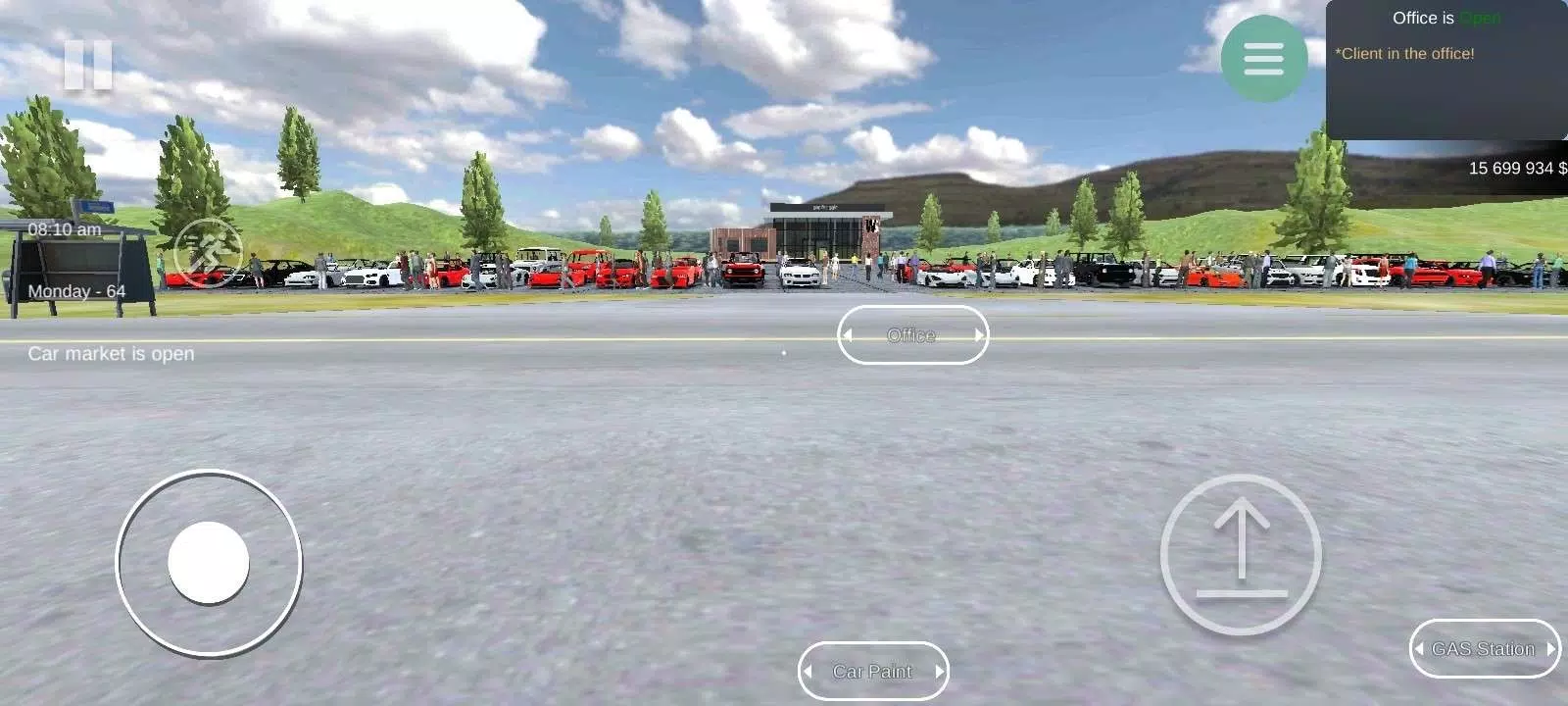Pause the game with the pause icon

[89, 65]
